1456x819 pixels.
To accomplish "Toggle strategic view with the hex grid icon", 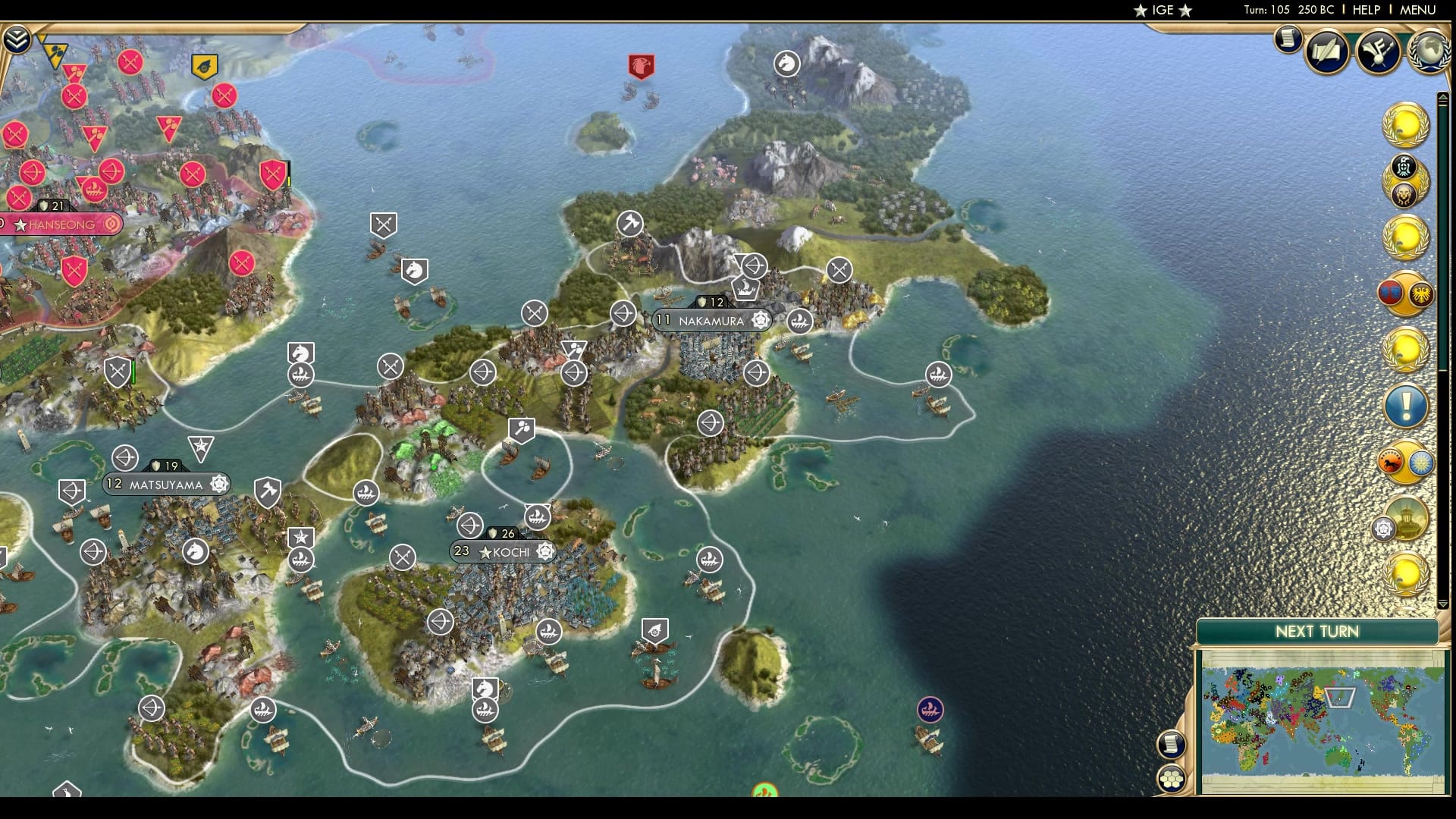I will pos(1172,779).
